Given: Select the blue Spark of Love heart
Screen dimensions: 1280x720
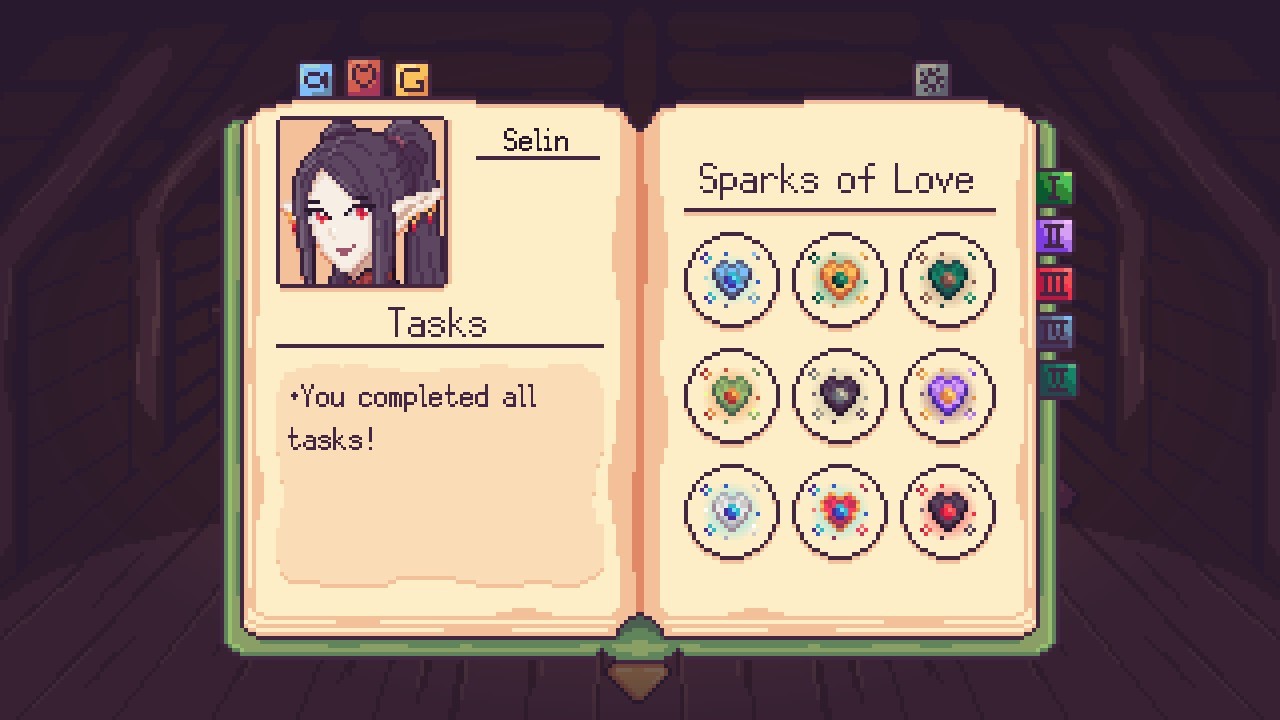Looking at the screenshot, I should [x=731, y=279].
